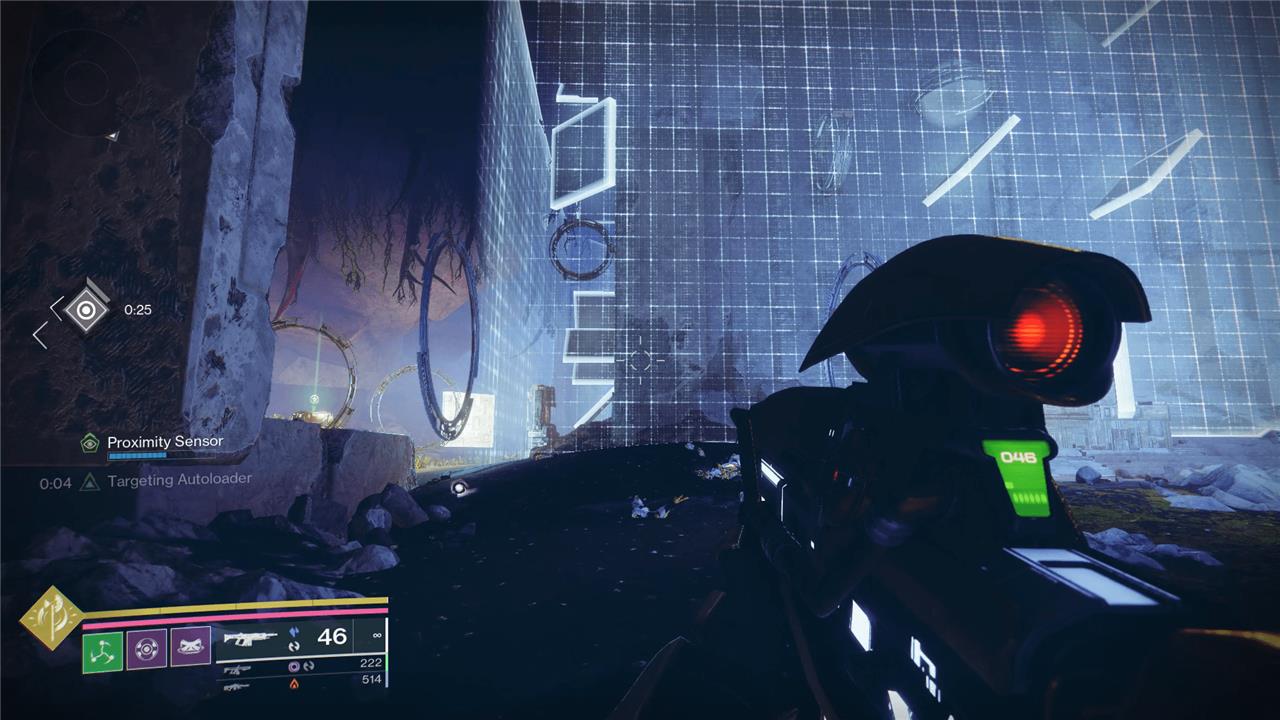This screenshot has height=720, width=1280.
Task: Use the green grenade ability
Action: 102,651
